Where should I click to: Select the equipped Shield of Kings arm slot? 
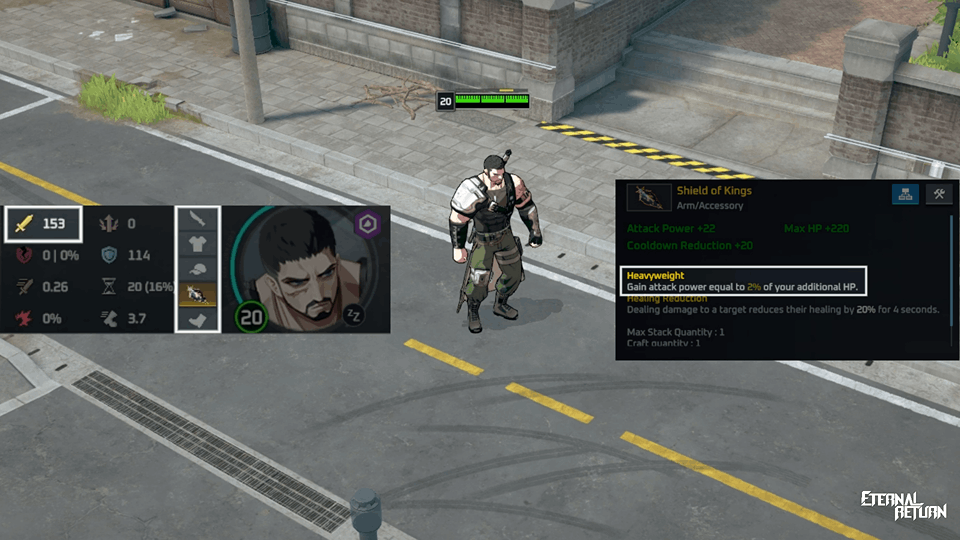point(197,294)
